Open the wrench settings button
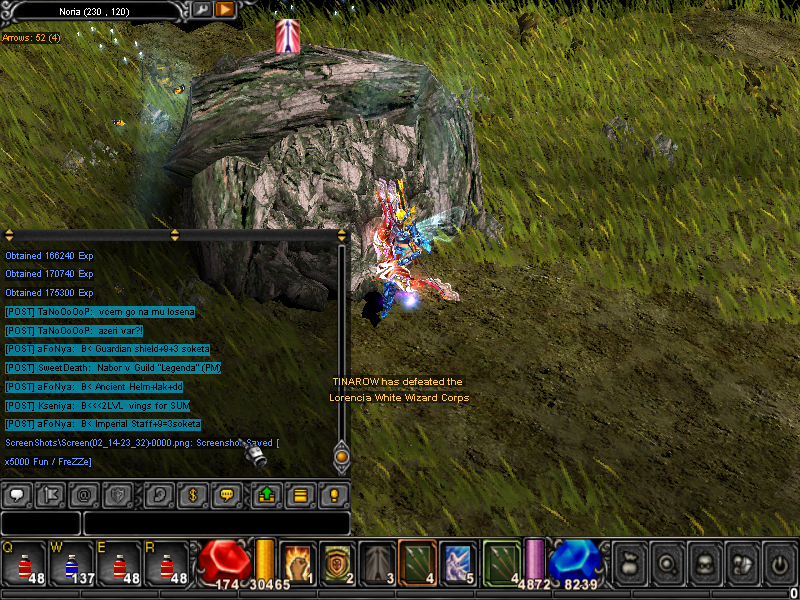This screenshot has width=800, height=600. [x=201, y=10]
